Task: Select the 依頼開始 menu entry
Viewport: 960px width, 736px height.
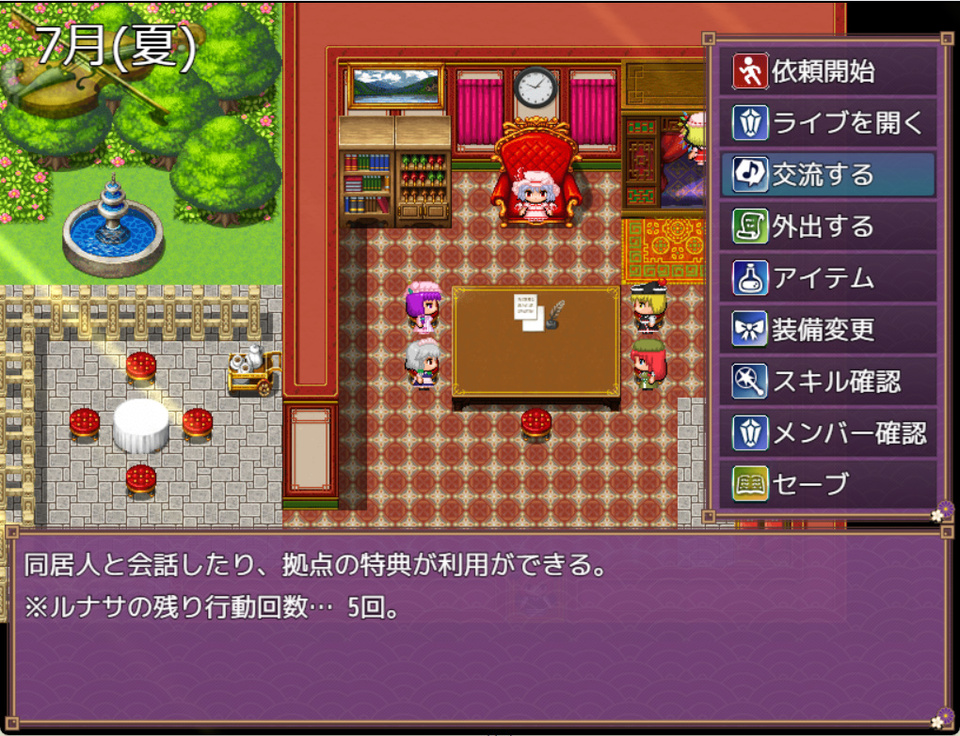Action: [x=827, y=71]
